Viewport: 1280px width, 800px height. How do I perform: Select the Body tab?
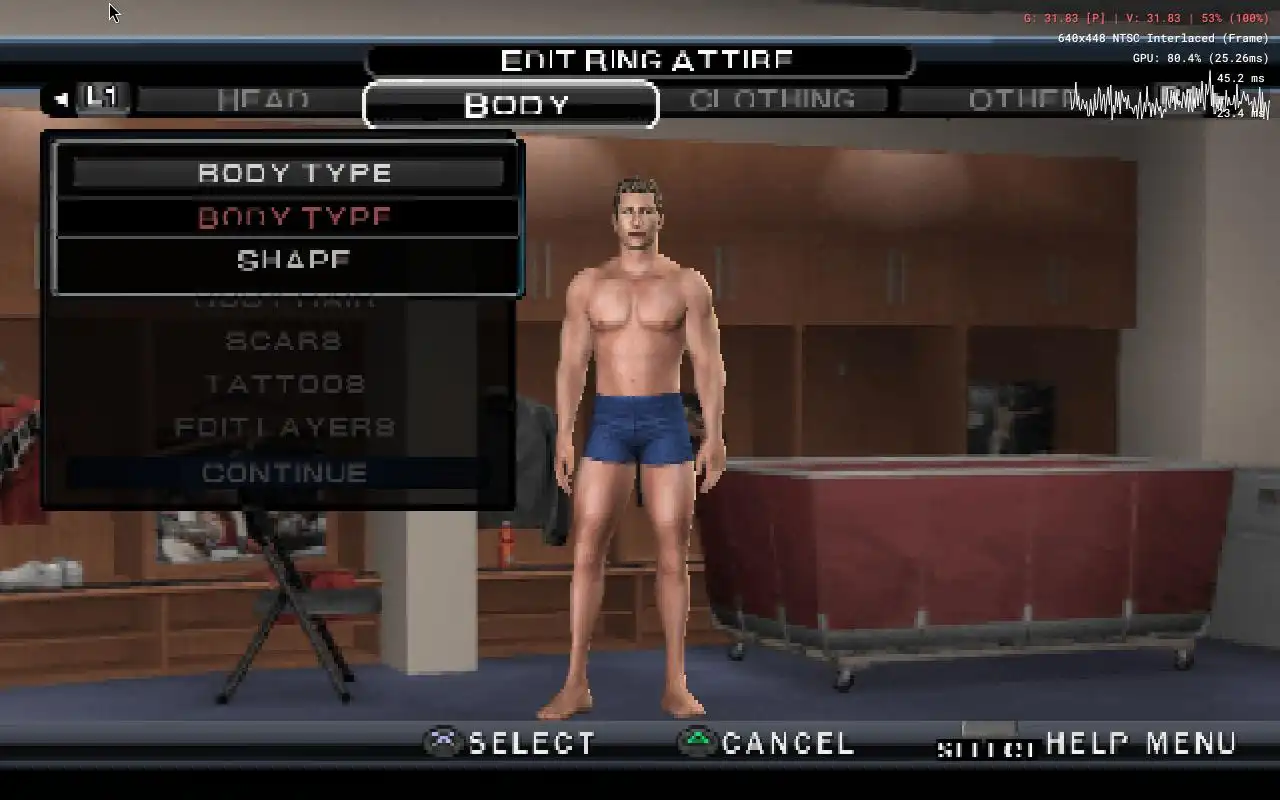[x=515, y=105]
